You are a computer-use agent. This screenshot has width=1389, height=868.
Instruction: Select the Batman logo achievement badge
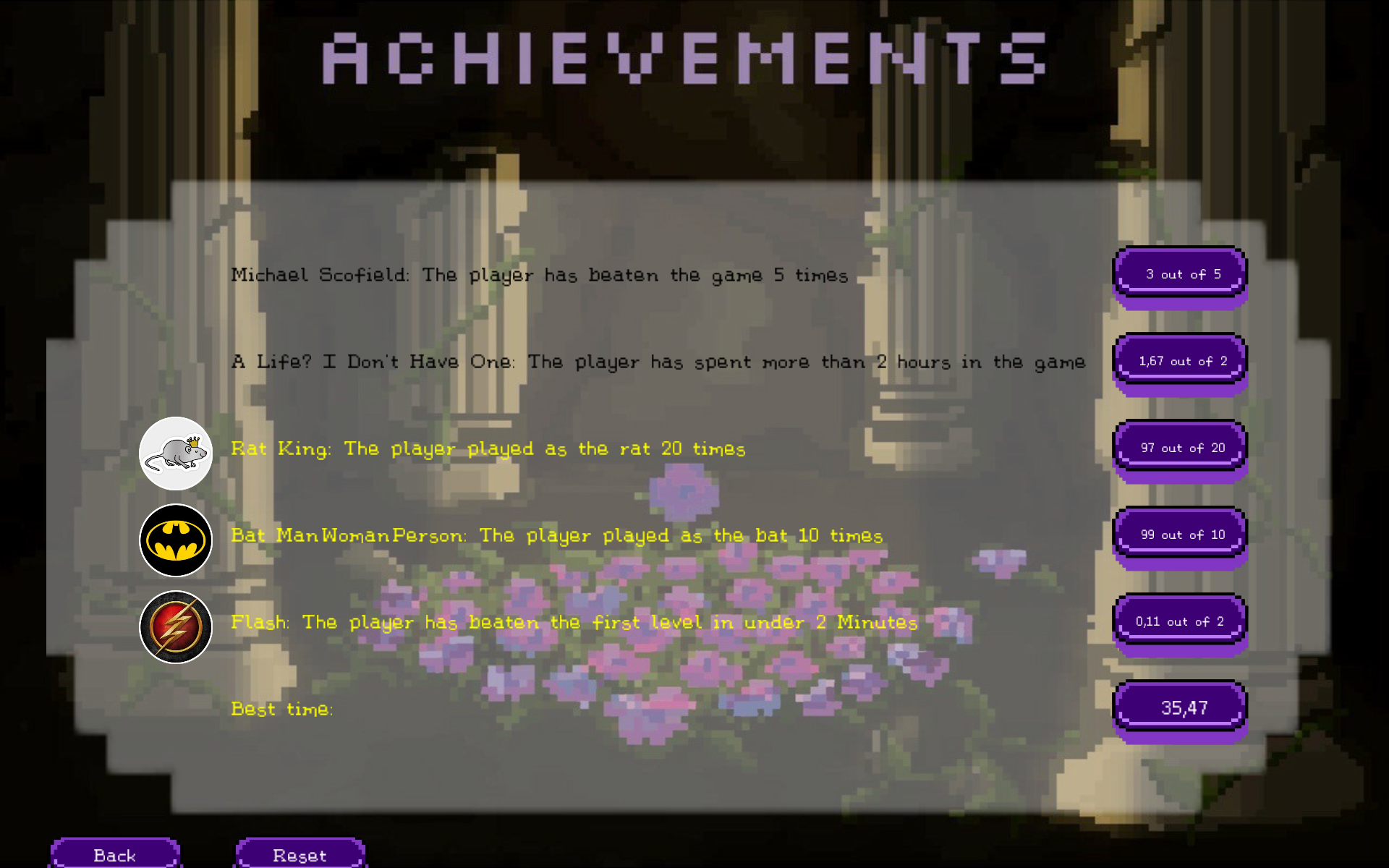176,540
